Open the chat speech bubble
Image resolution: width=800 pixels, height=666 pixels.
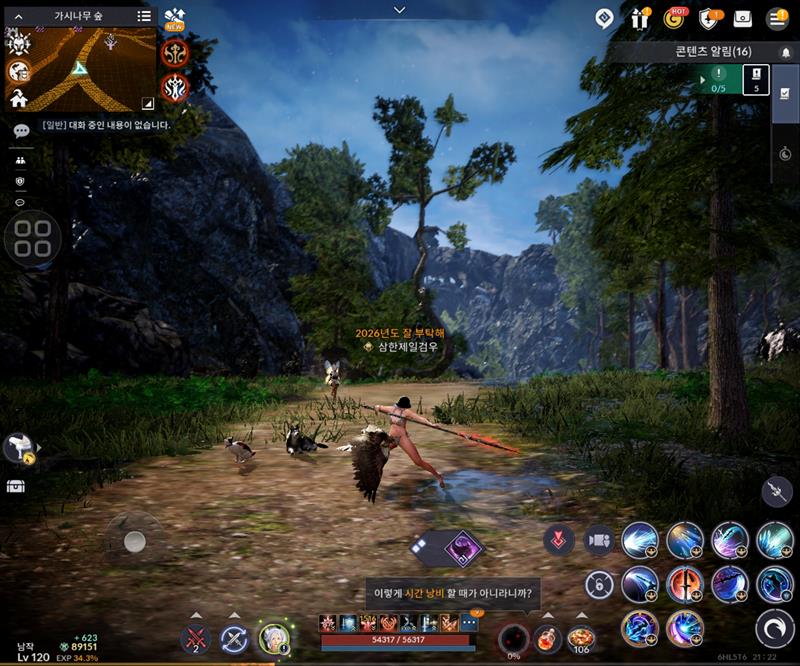(21, 131)
